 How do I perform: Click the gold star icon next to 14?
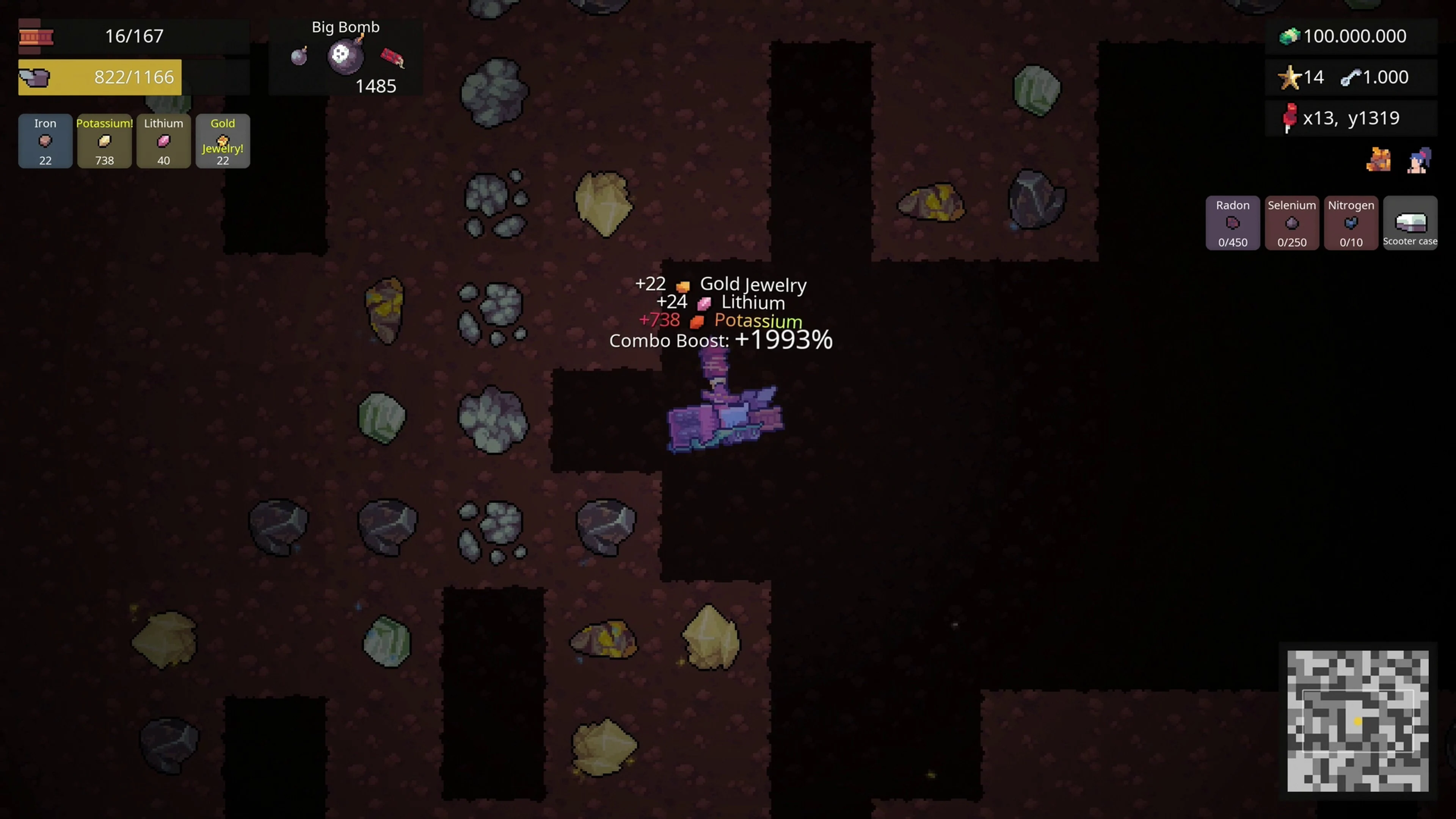1289,77
